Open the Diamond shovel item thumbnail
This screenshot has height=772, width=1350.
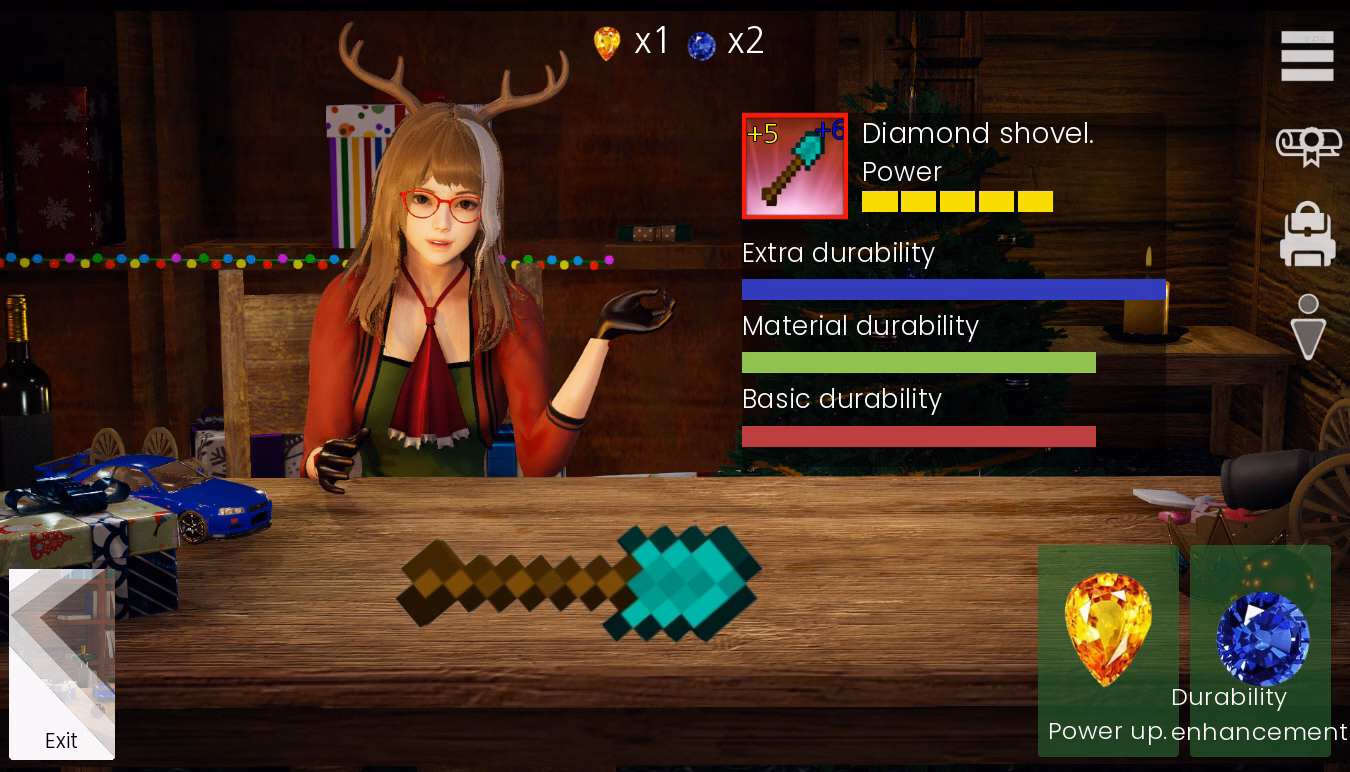[795, 165]
